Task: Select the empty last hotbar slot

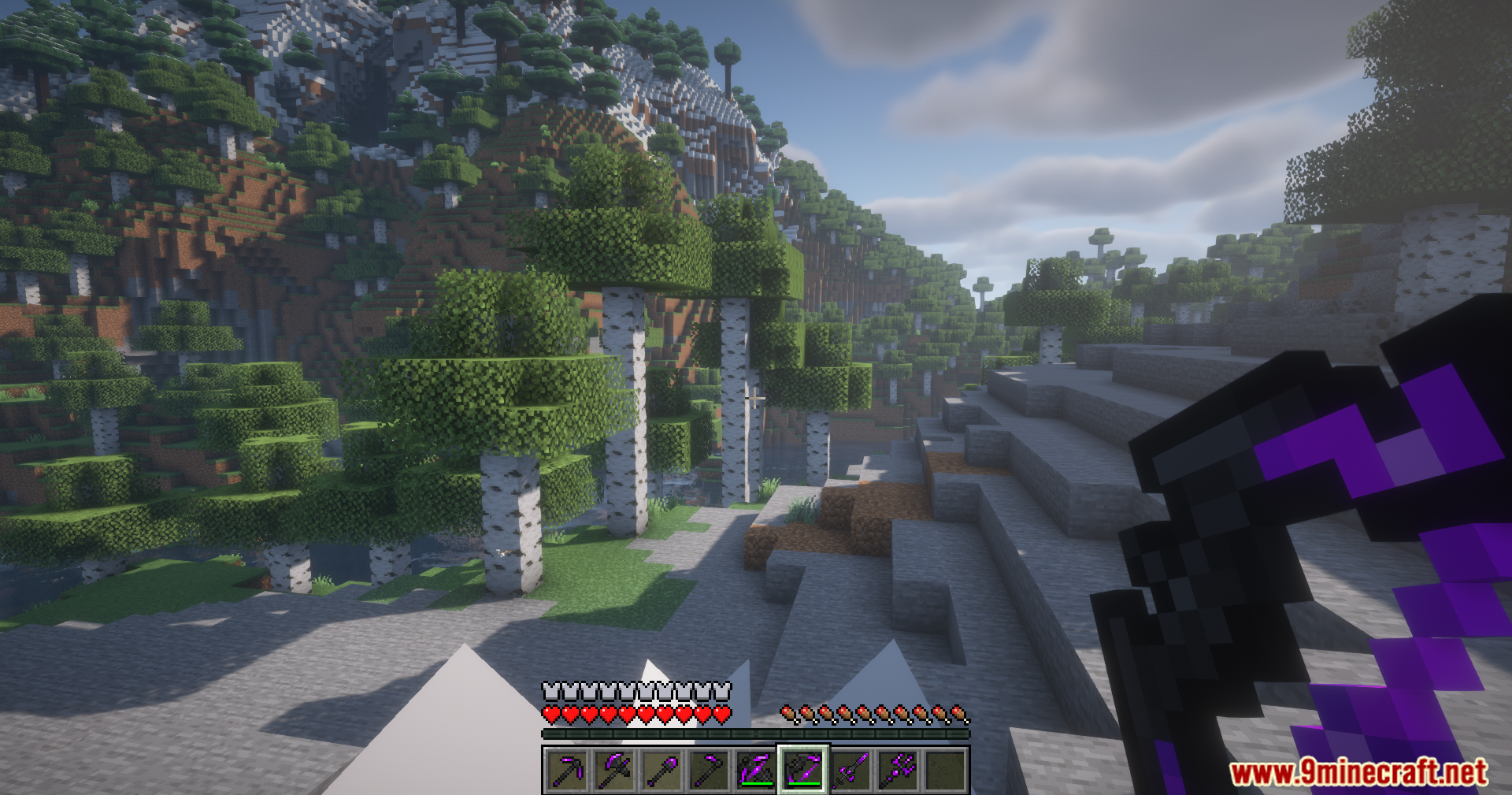Action: point(945,770)
